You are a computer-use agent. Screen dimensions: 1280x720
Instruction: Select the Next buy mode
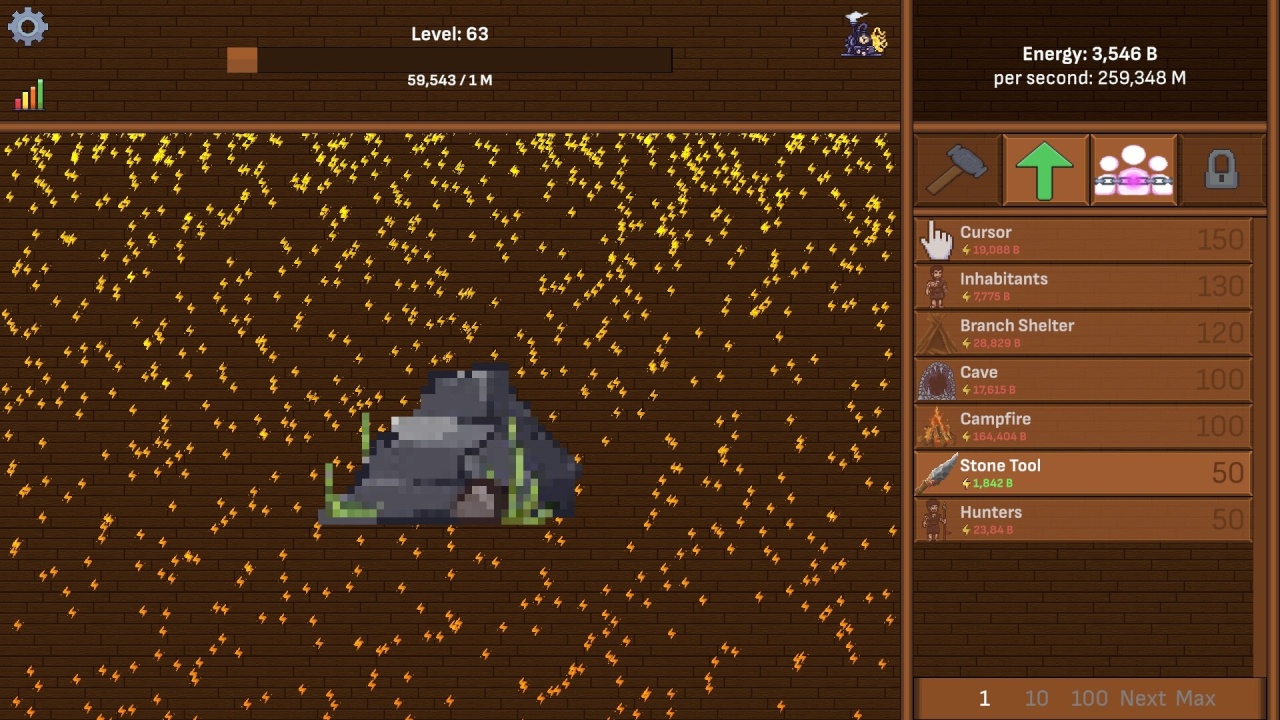tap(1143, 698)
